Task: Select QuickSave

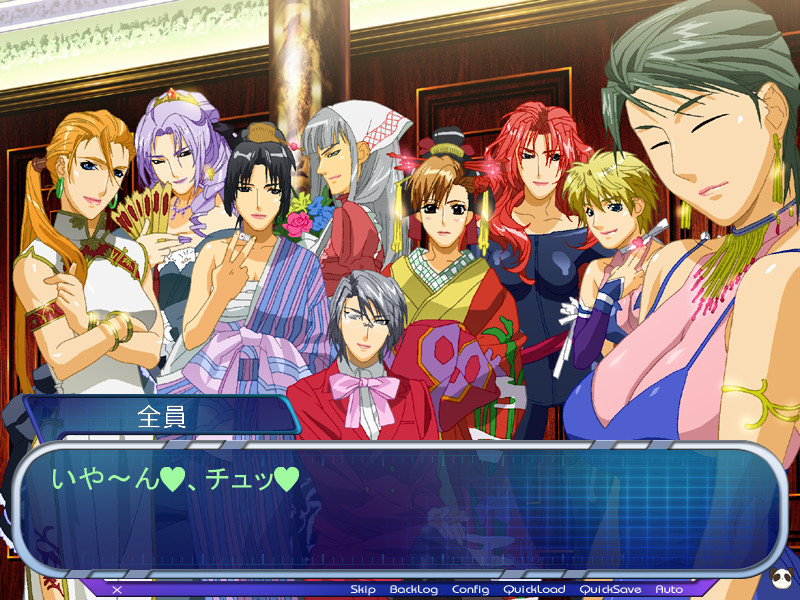Action: coord(610,590)
